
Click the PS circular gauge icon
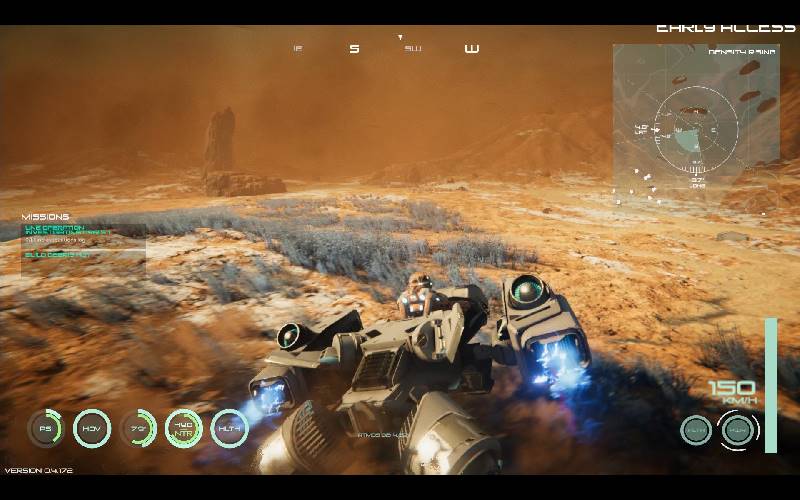[45, 428]
